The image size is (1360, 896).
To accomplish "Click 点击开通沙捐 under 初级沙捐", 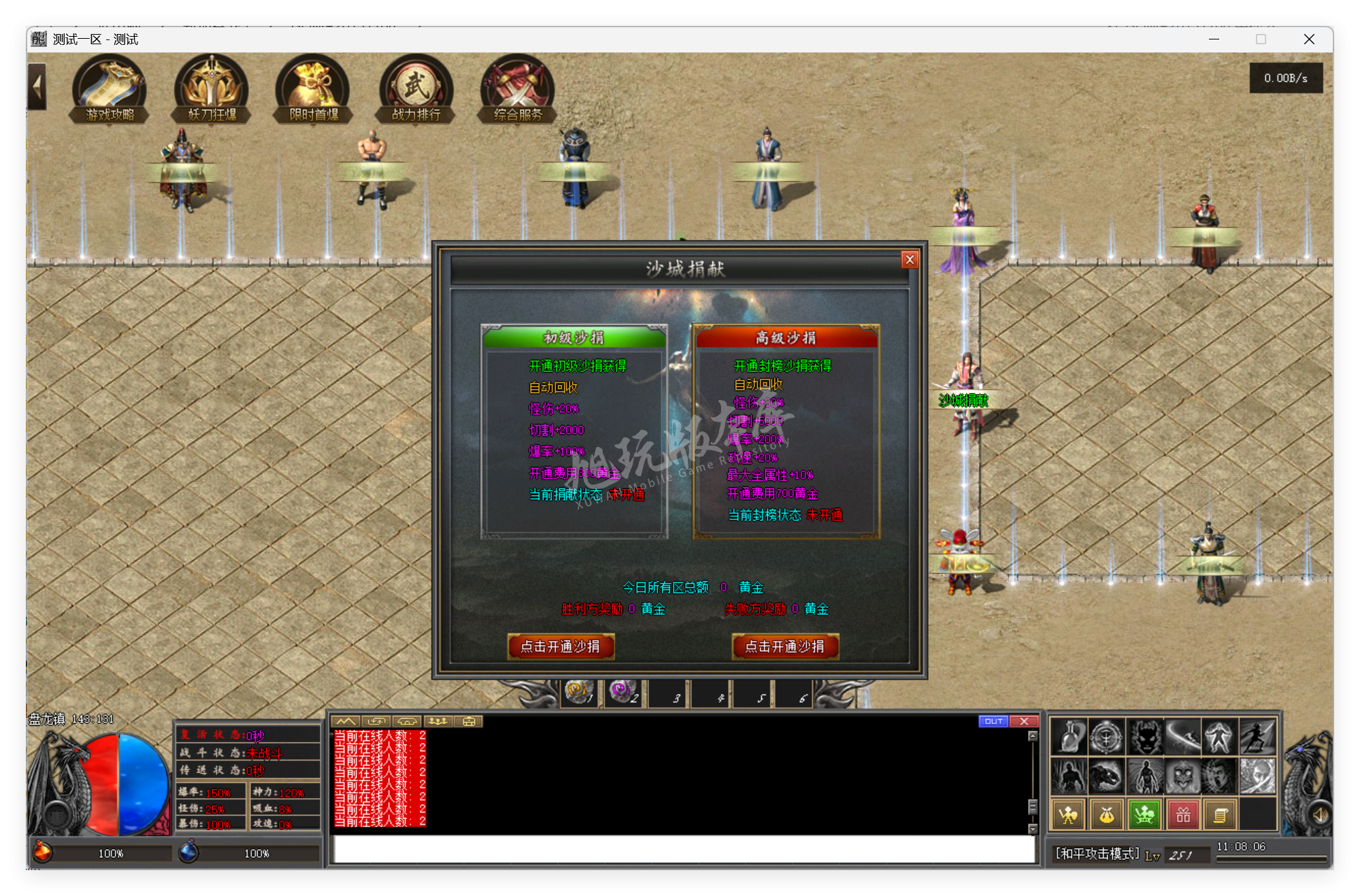I will click(561, 646).
